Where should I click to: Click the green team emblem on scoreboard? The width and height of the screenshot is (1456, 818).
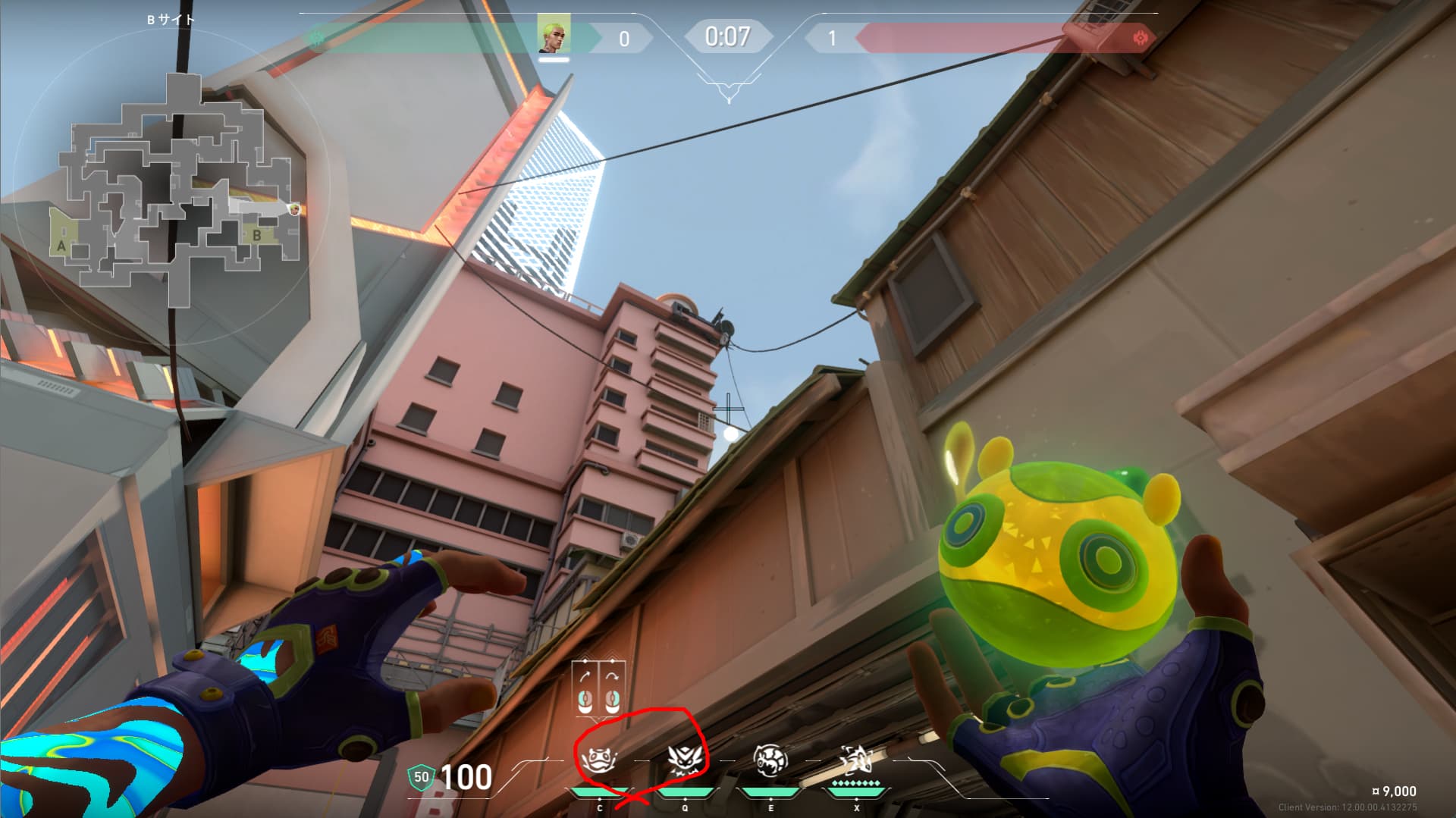pyautogui.click(x=317, y=37)
